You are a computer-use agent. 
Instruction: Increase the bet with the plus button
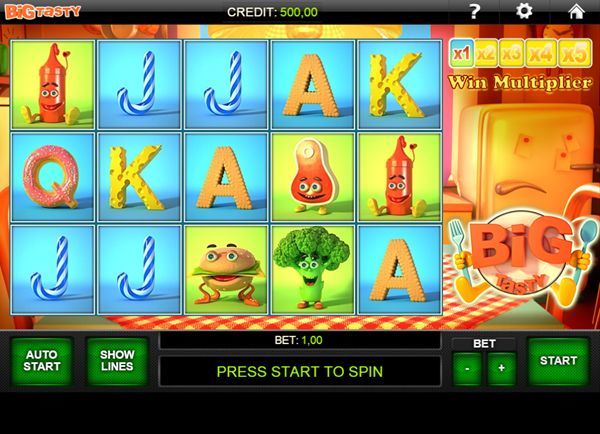click(501, 369)
